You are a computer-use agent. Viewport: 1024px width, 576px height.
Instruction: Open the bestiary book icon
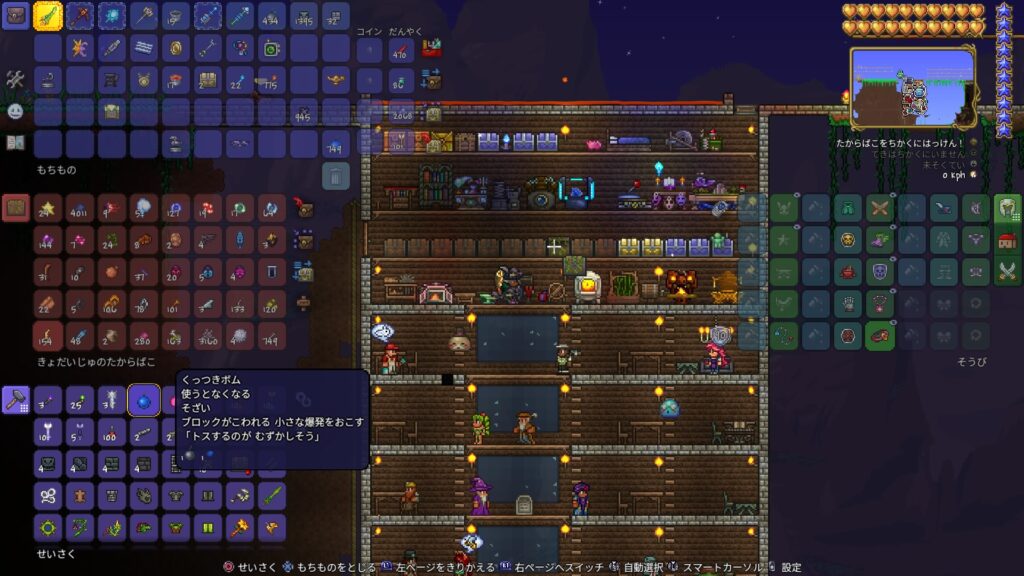point(15,142)
